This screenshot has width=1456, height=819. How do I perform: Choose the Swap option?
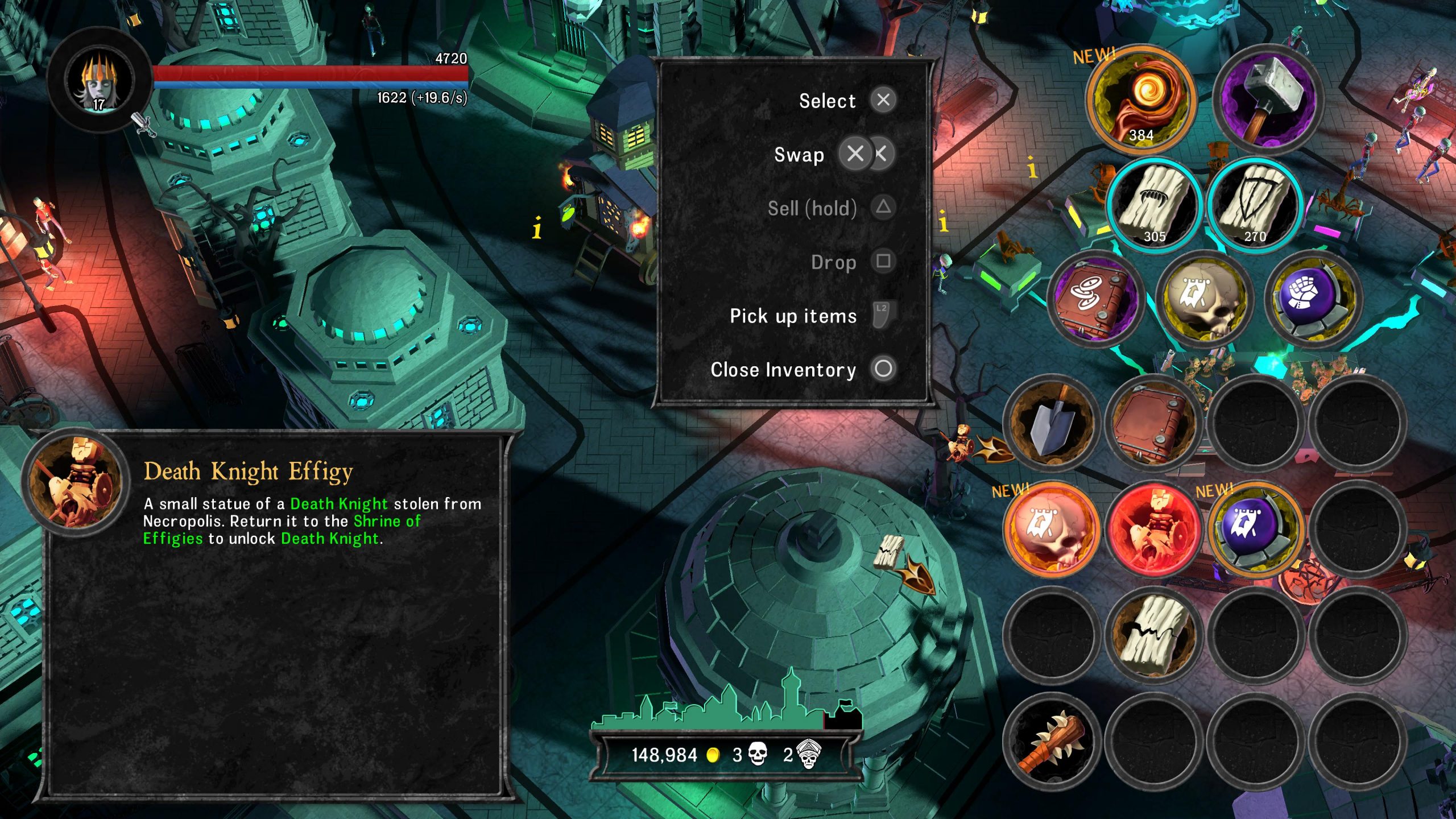click(799, 155)
